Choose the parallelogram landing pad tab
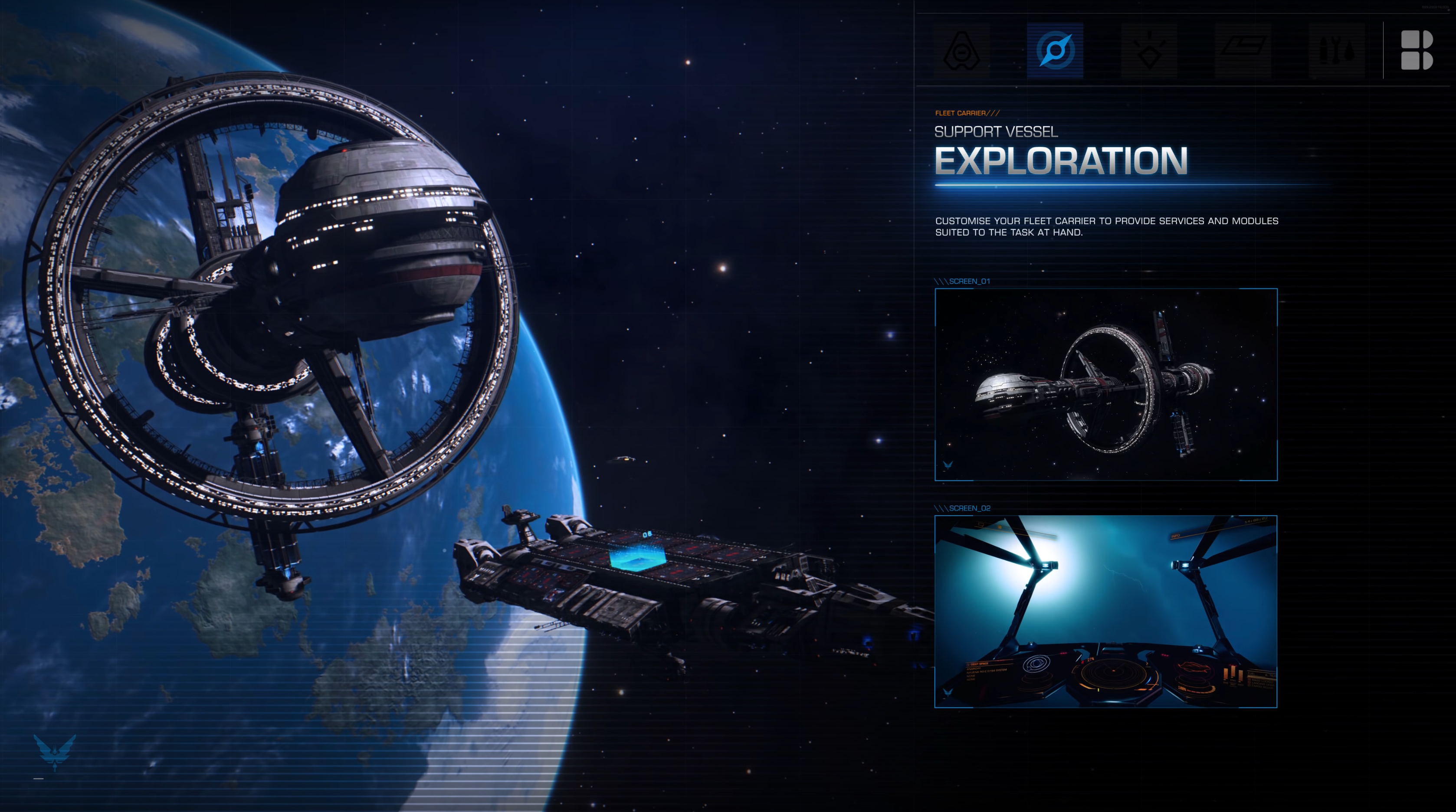 click(x=1243, y=51)
